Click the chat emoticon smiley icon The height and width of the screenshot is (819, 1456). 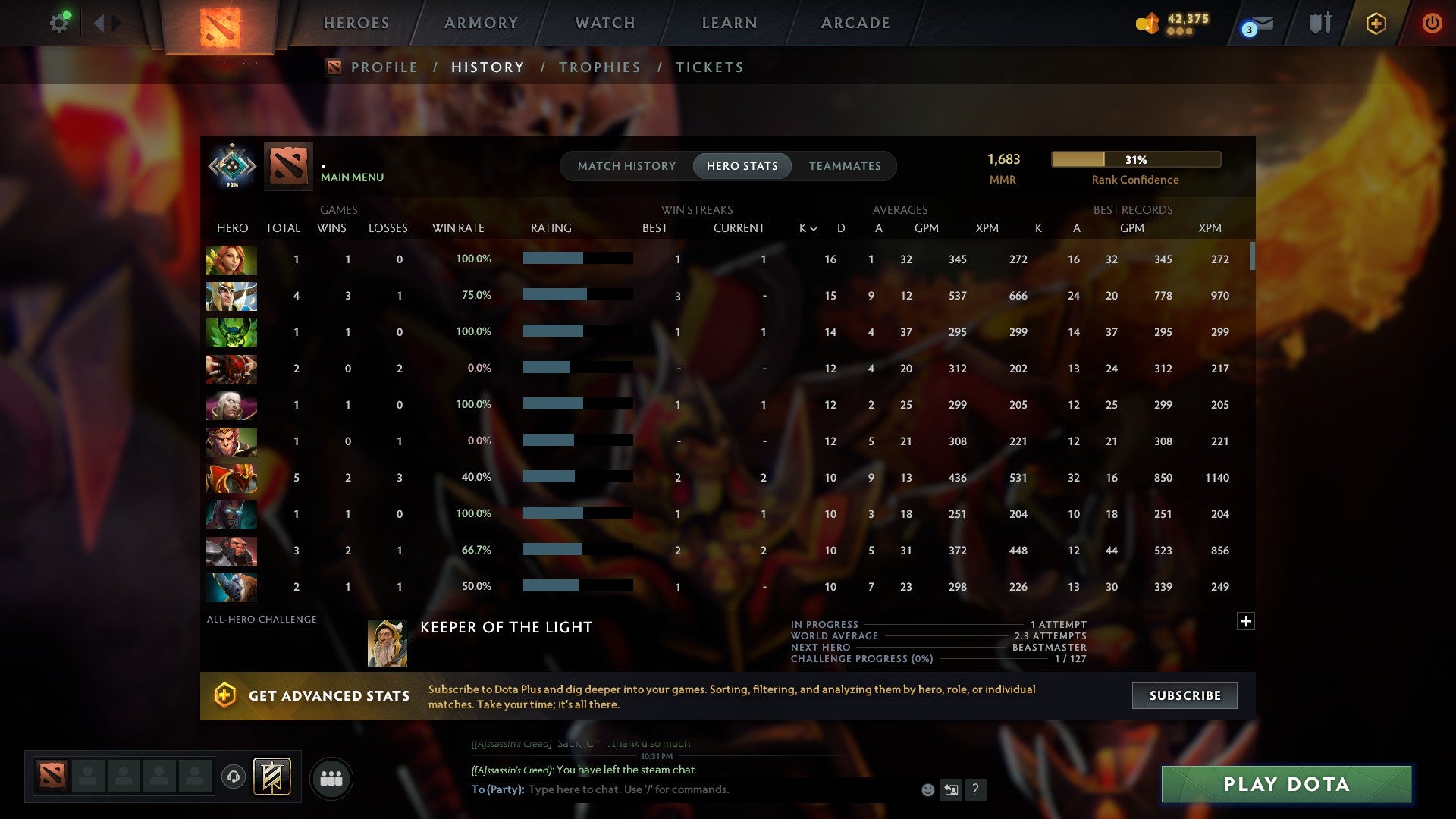tap(927, 789)
